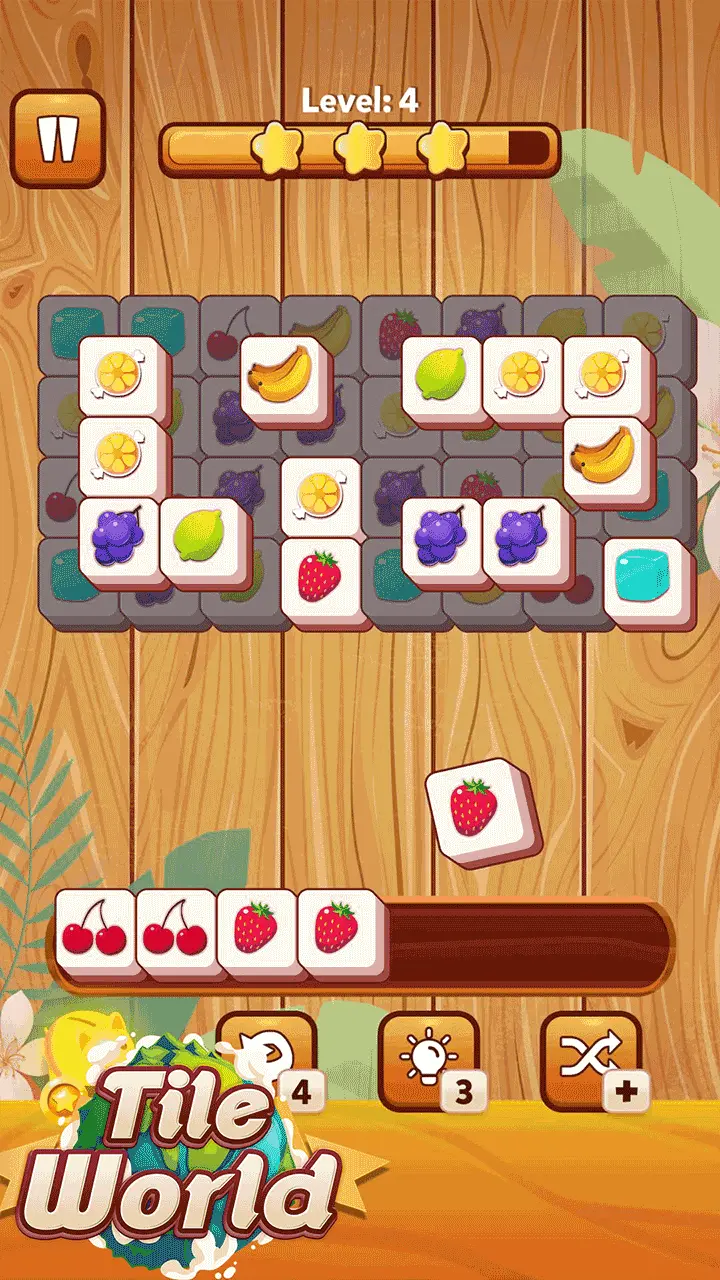
Task: Use the undo button
Action: (x=266, y=1055)
